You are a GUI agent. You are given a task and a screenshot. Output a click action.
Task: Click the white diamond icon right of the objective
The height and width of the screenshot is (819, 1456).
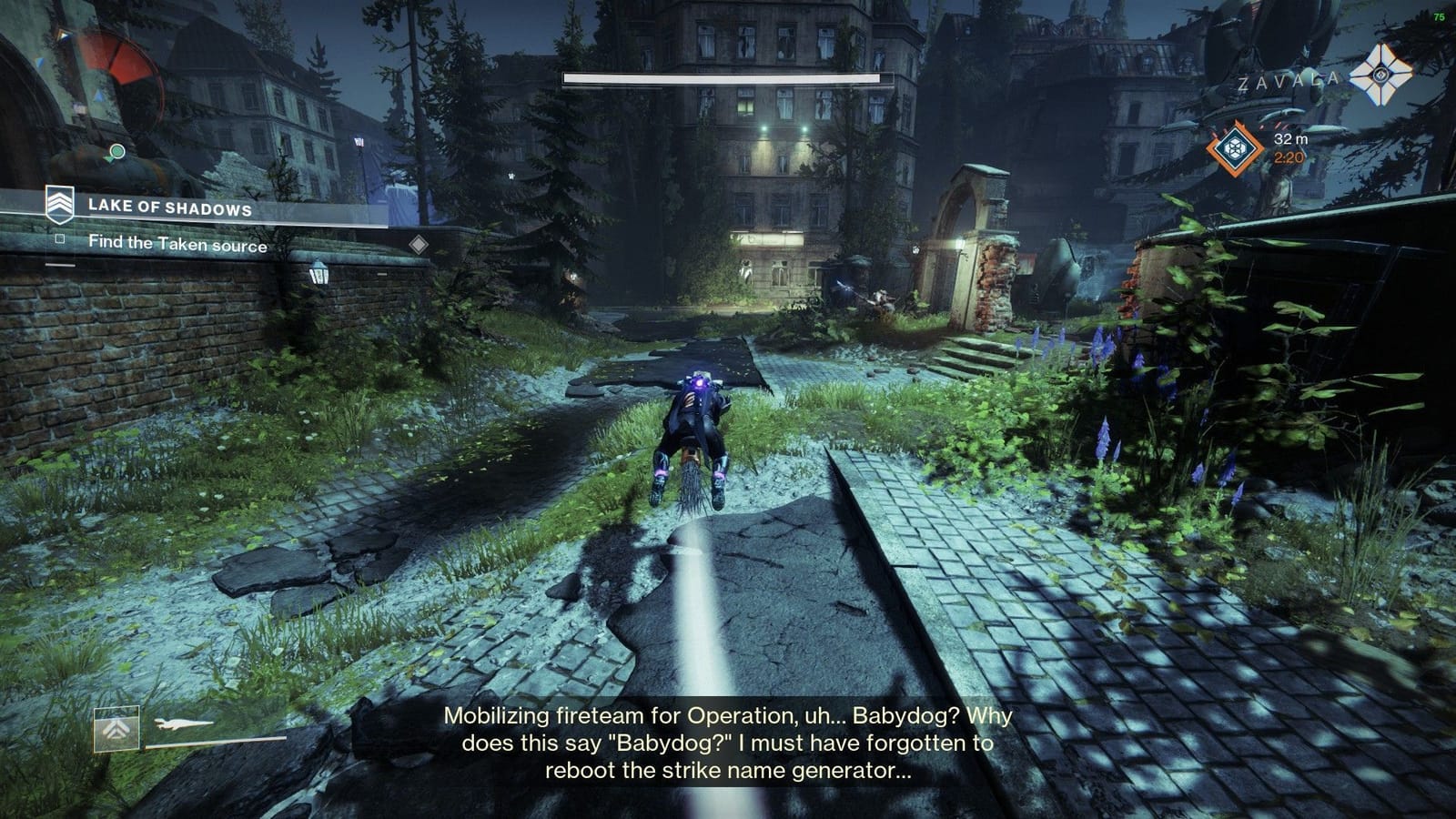click(419, 244)
